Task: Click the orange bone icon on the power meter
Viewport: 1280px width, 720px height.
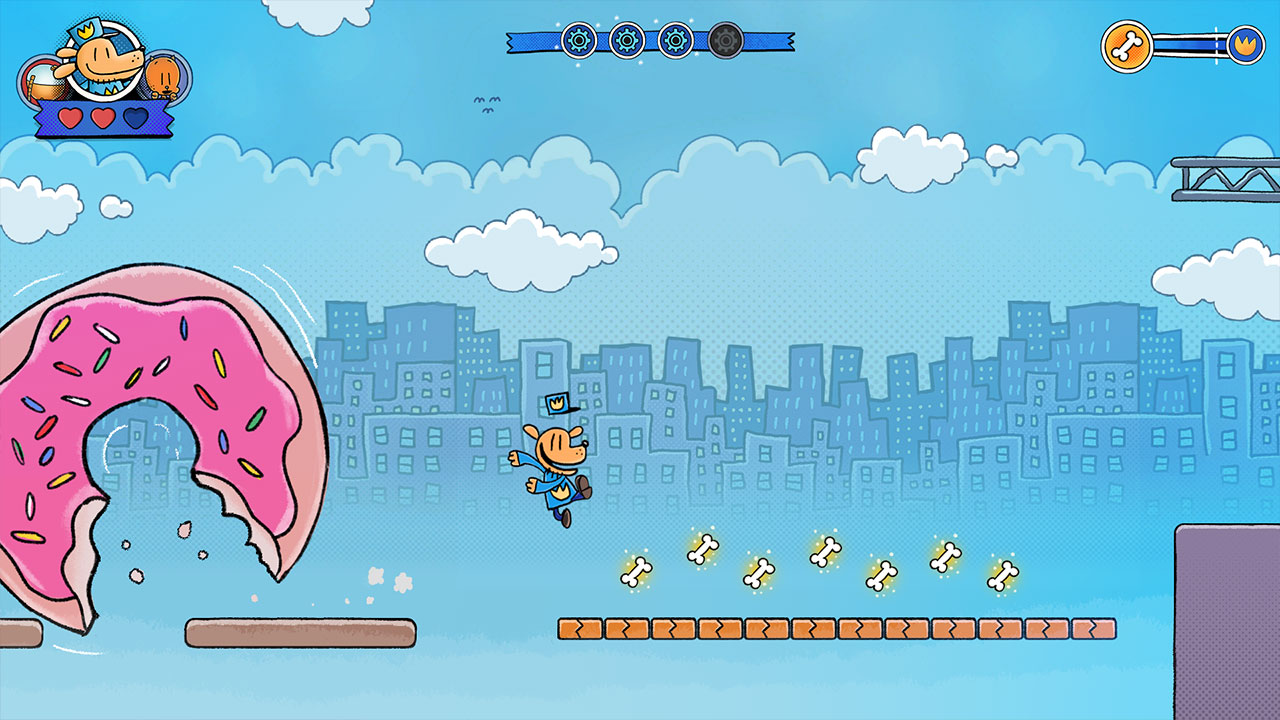Action: 1128,45
